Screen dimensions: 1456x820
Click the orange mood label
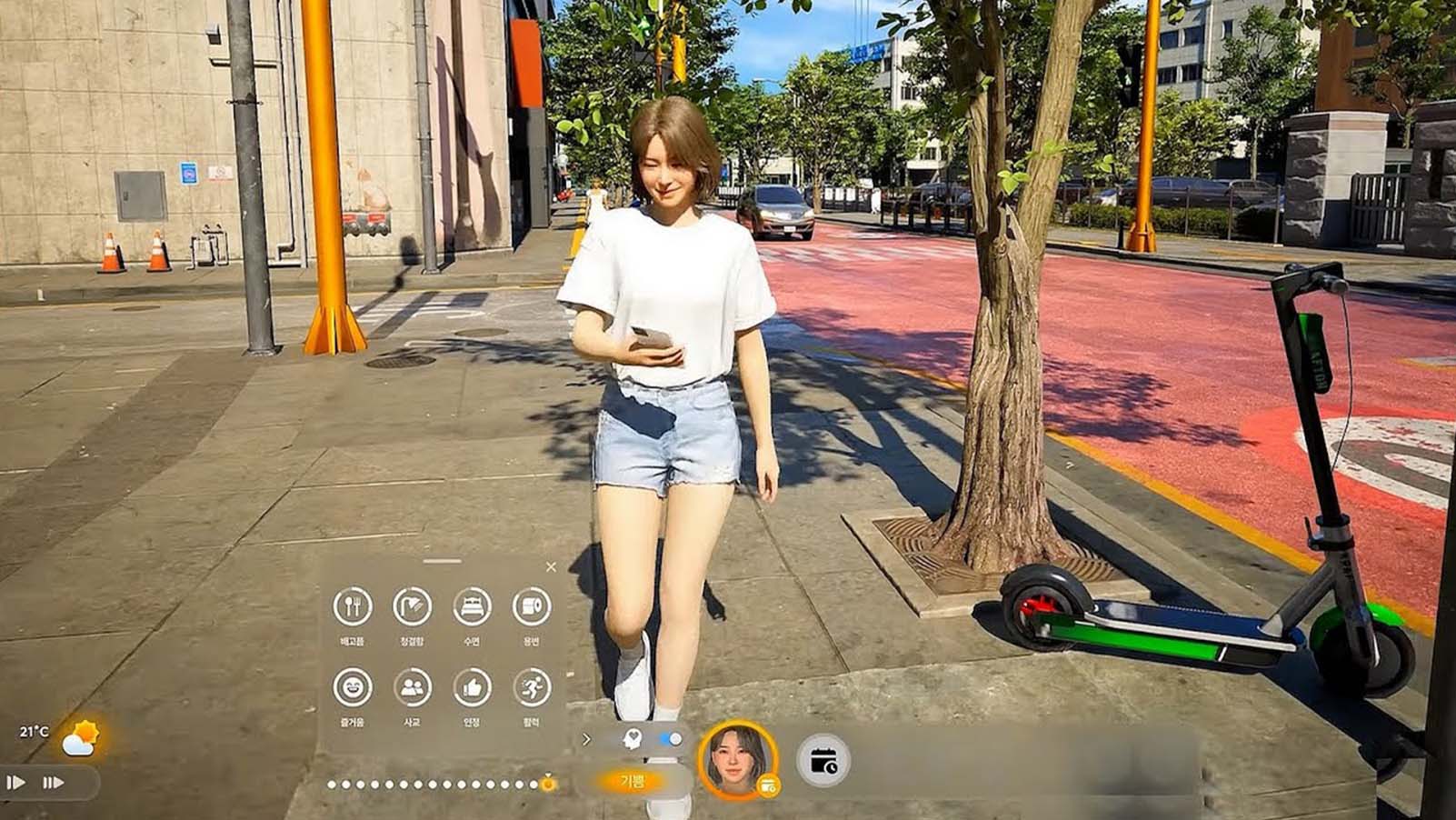[632, 781]
